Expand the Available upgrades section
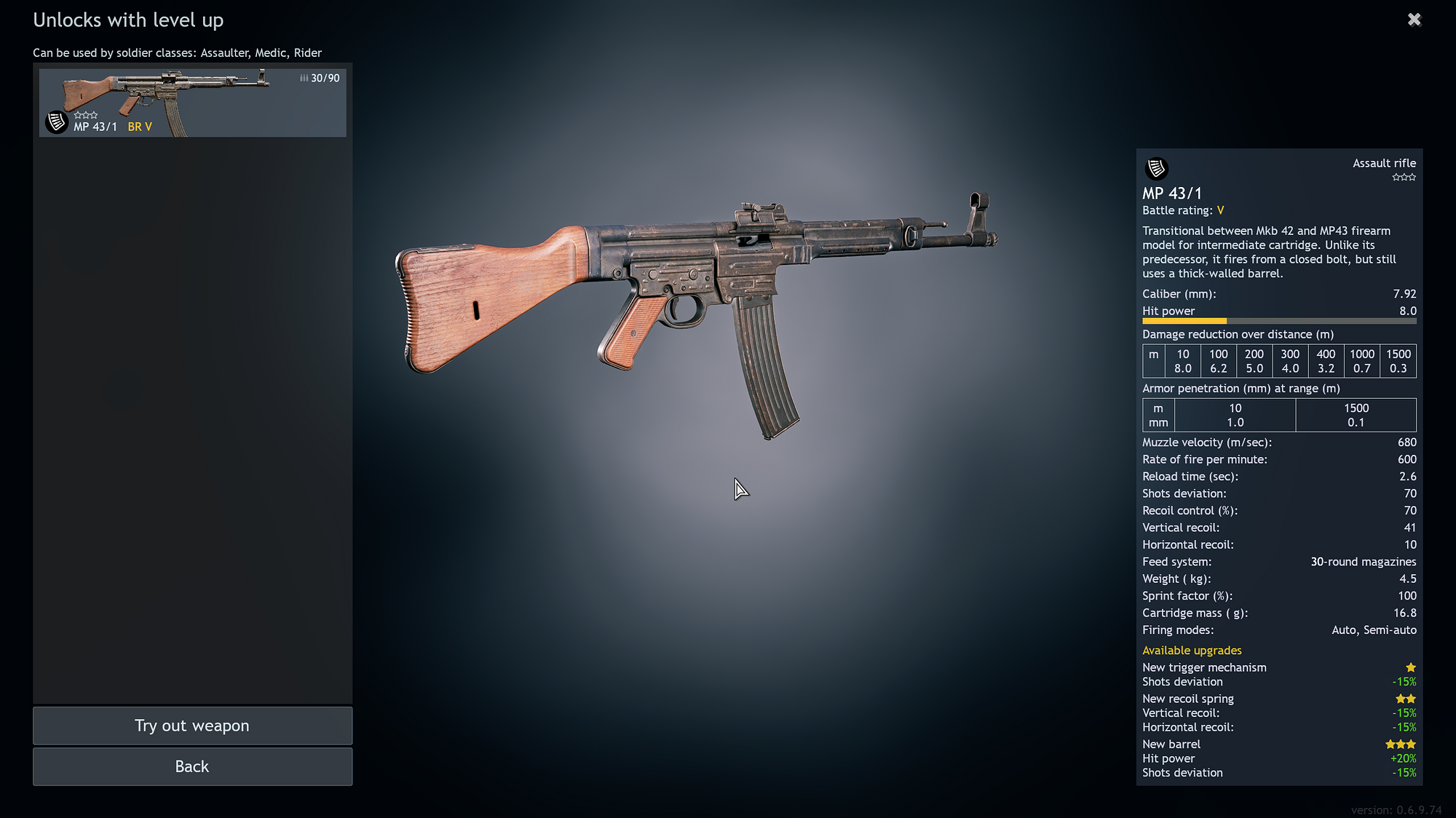This screenshot has height=818, width=1456. 1192,650
